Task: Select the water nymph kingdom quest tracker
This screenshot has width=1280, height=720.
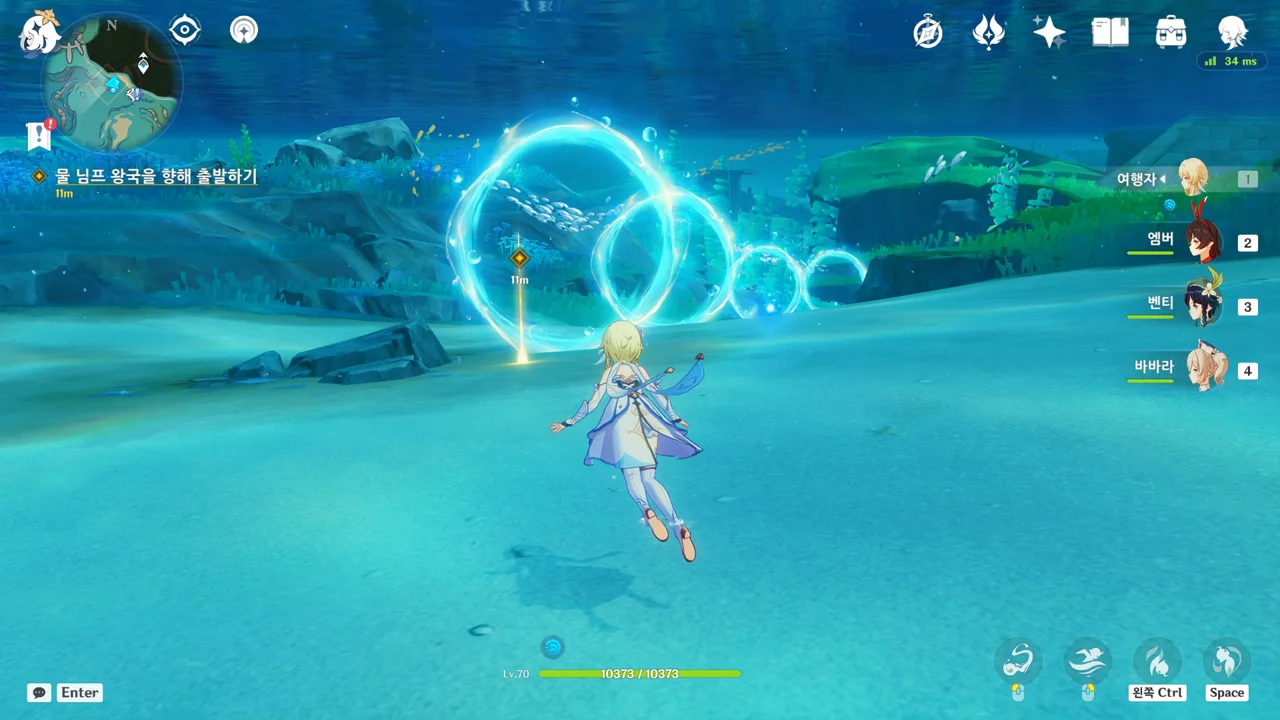Action: tap(155, 176)
